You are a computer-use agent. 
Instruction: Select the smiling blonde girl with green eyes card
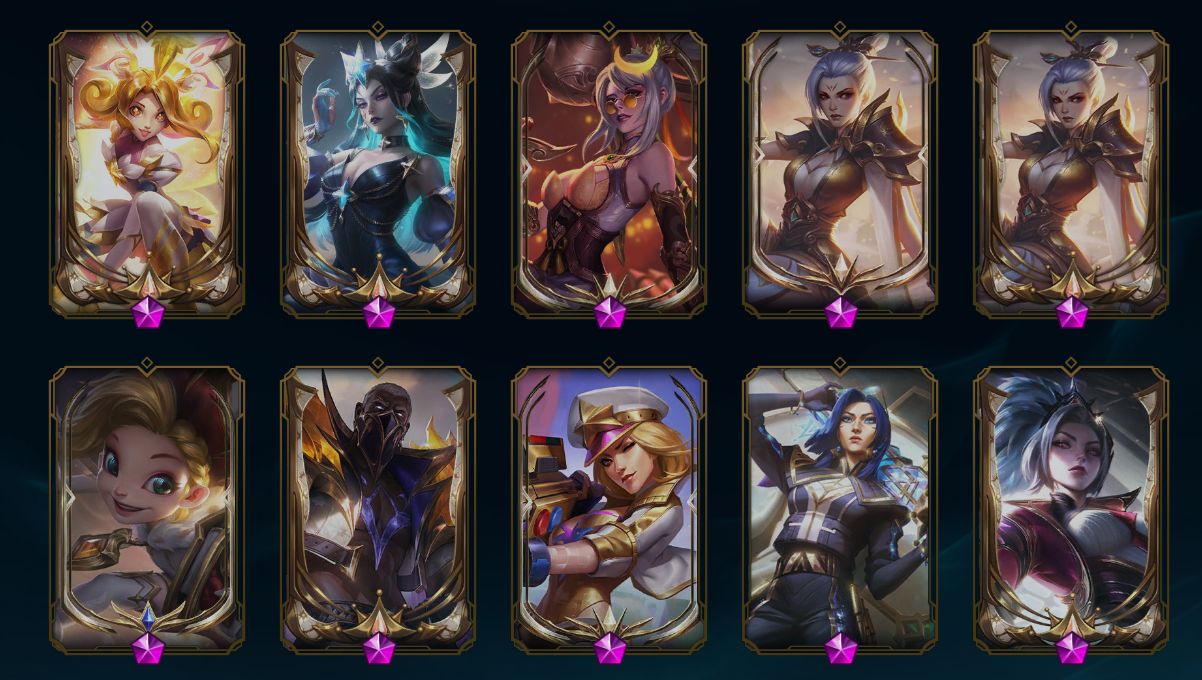(147, 505)
